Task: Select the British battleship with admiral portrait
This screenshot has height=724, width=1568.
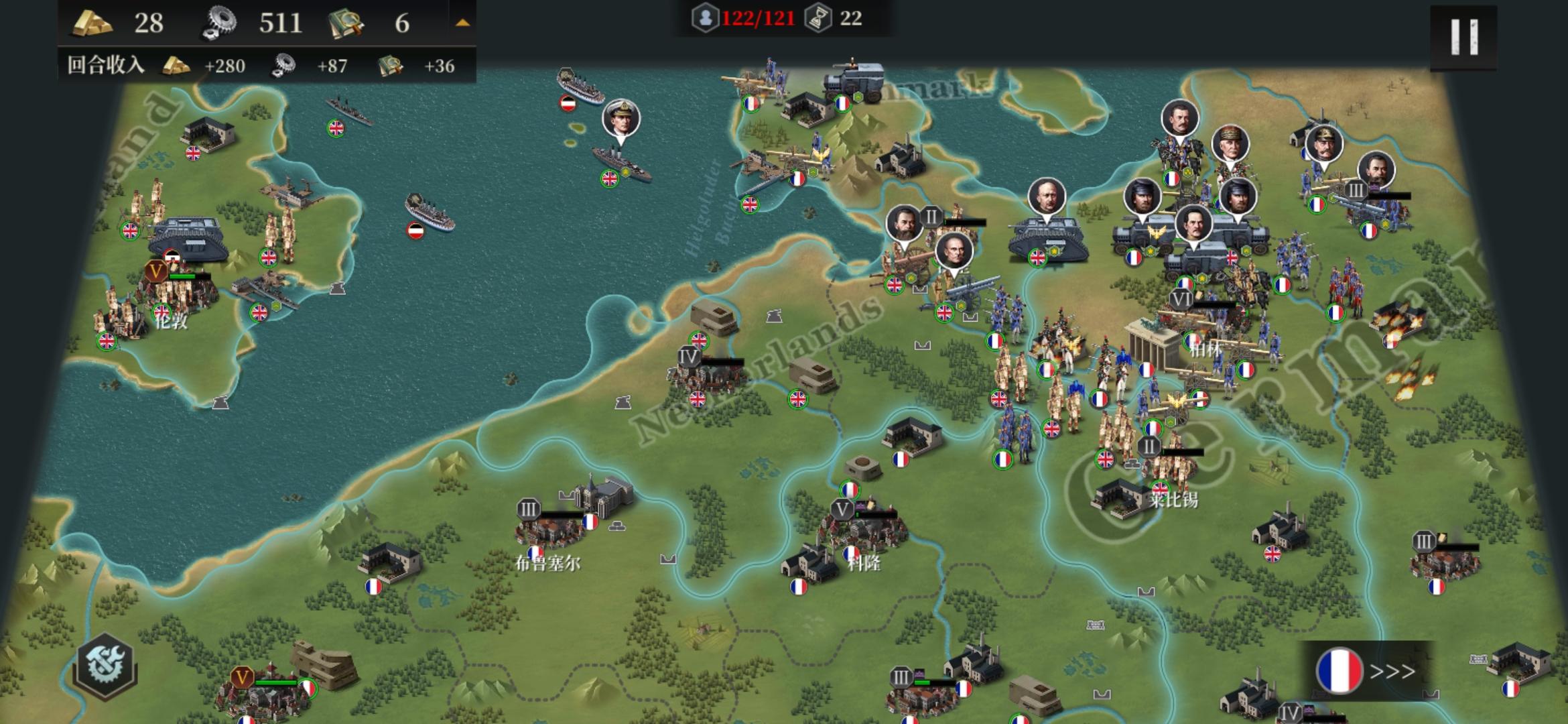Action: coord(620,161)
